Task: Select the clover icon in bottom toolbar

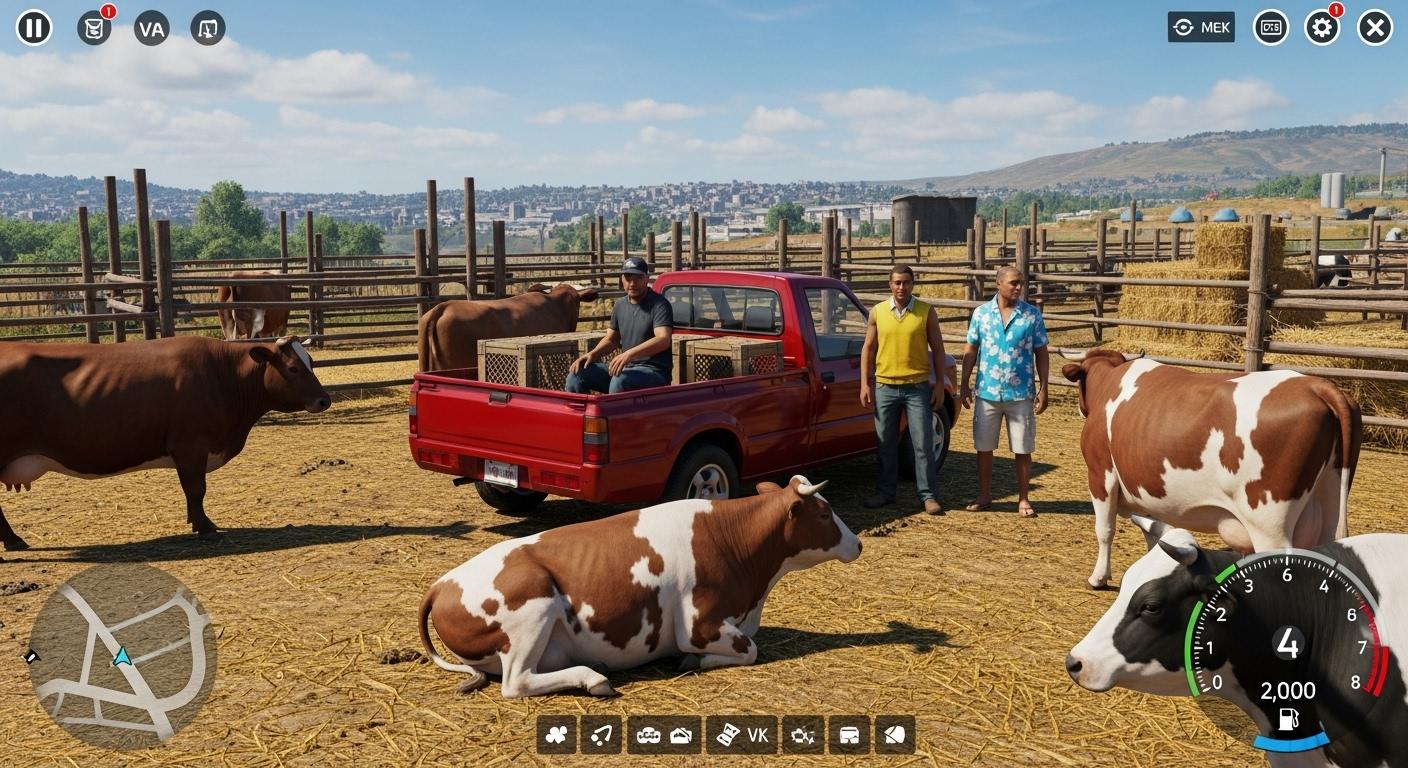Action: [x=556, y=735]
